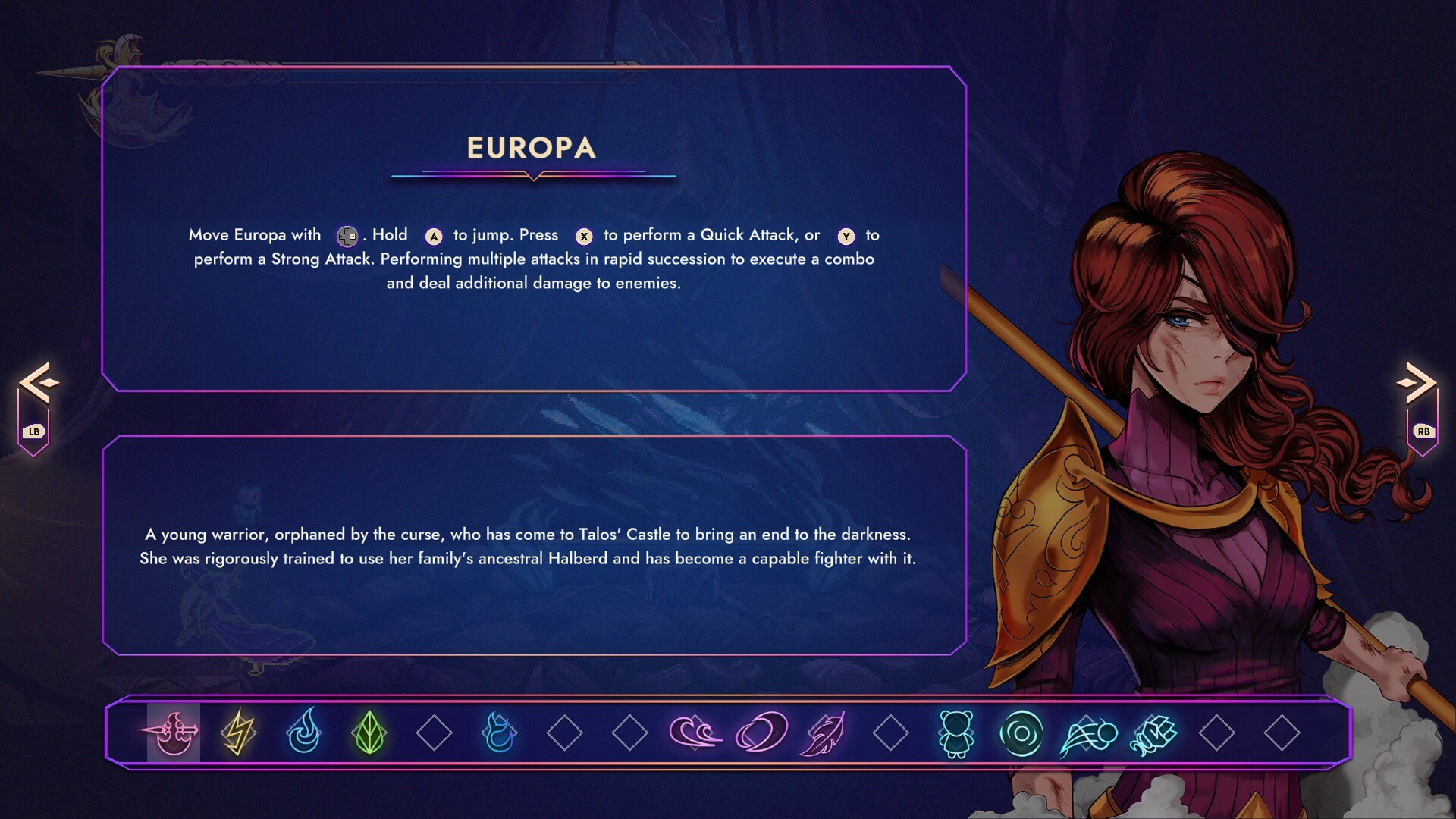Open the teal fist icon entry
The image size is (1456, 819).
pyautogui.click(x=1152, y=734)
